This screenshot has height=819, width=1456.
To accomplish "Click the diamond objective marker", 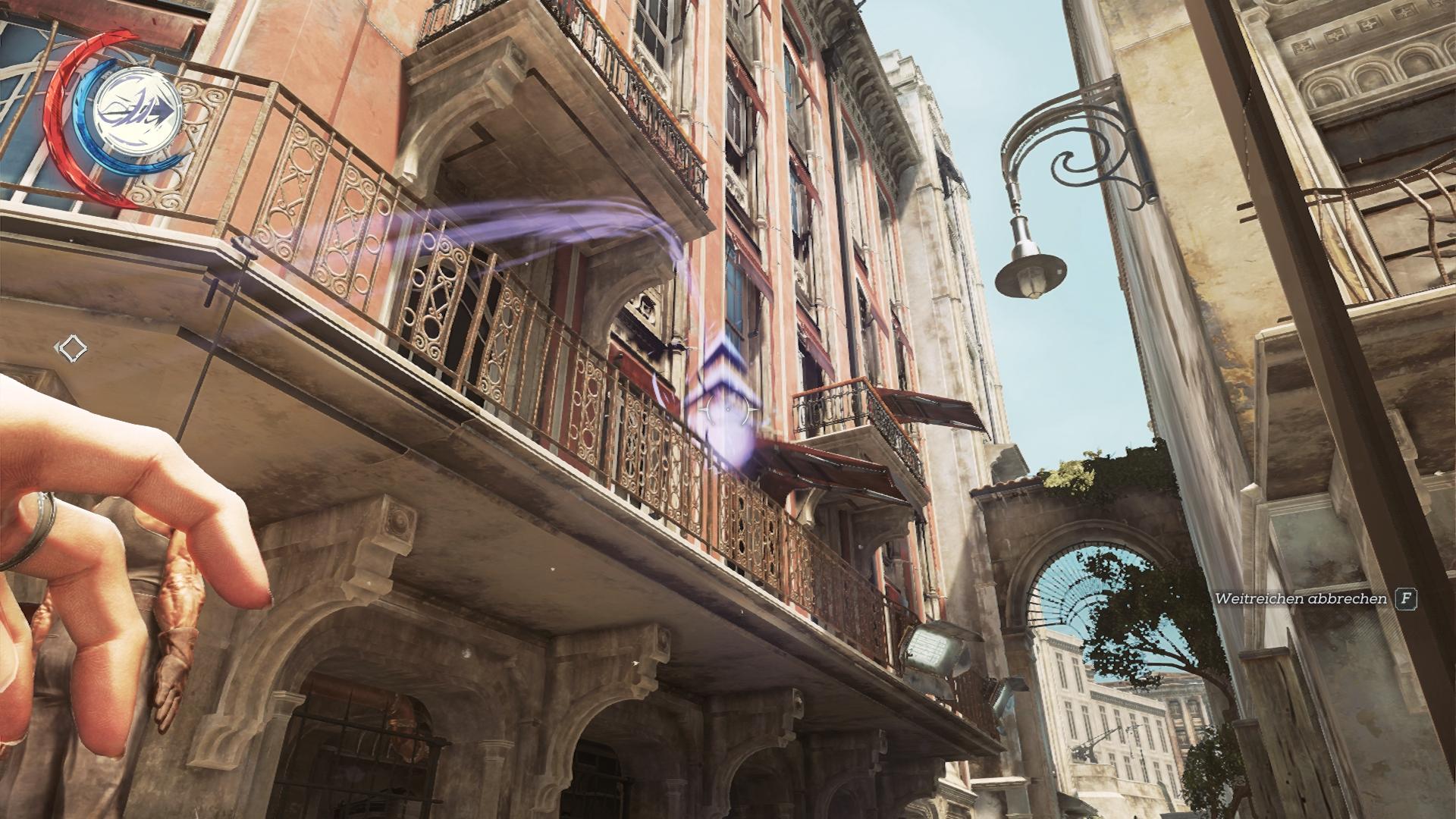I will tap(73, 348).
